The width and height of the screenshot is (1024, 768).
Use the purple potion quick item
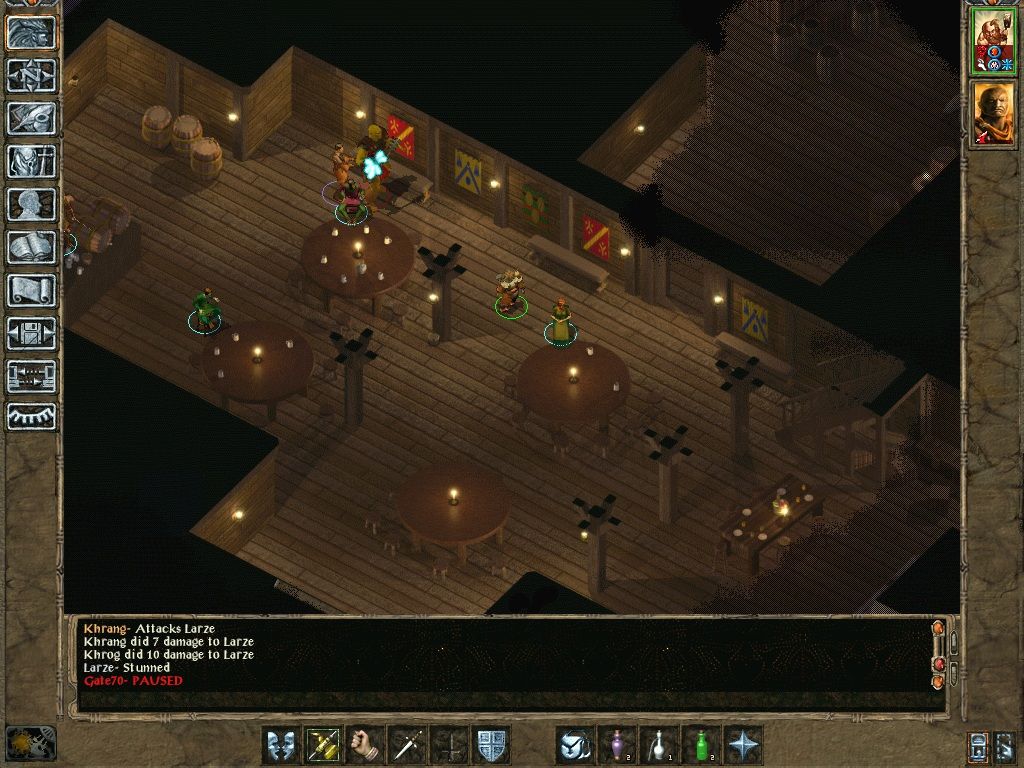click(x=617, y=745)
